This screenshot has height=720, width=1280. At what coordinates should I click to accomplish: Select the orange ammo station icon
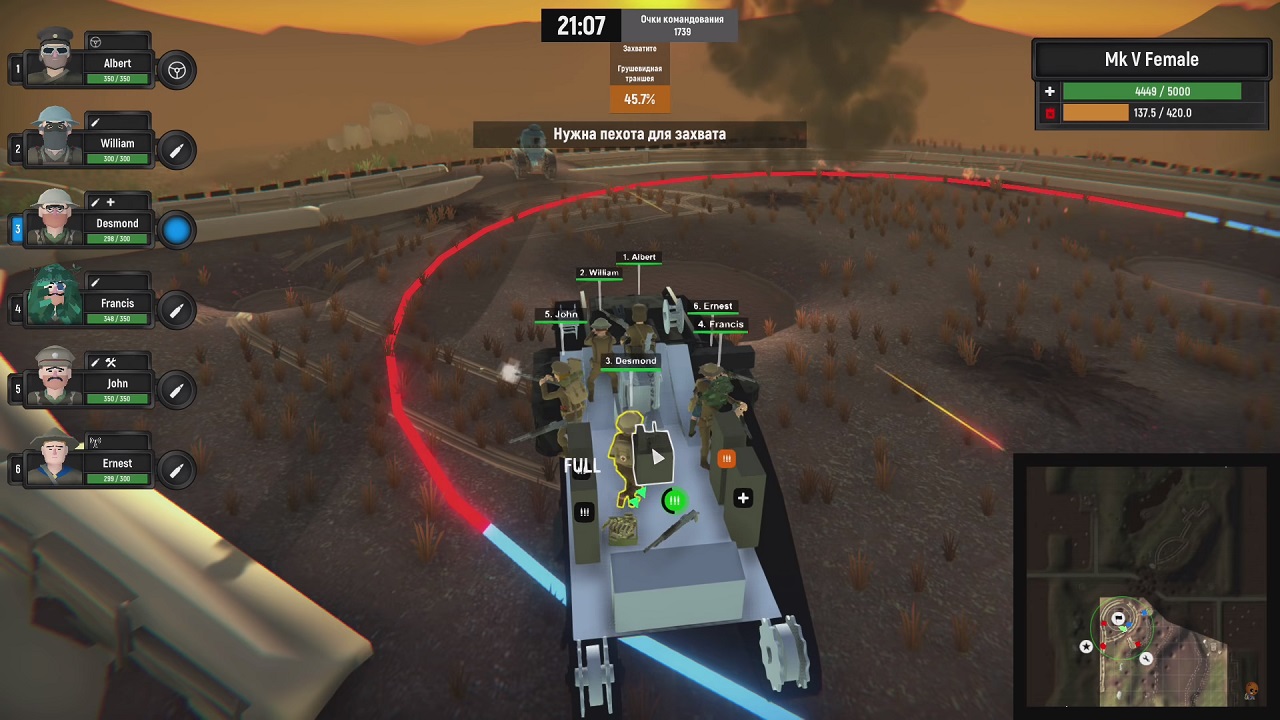(727, 459)
